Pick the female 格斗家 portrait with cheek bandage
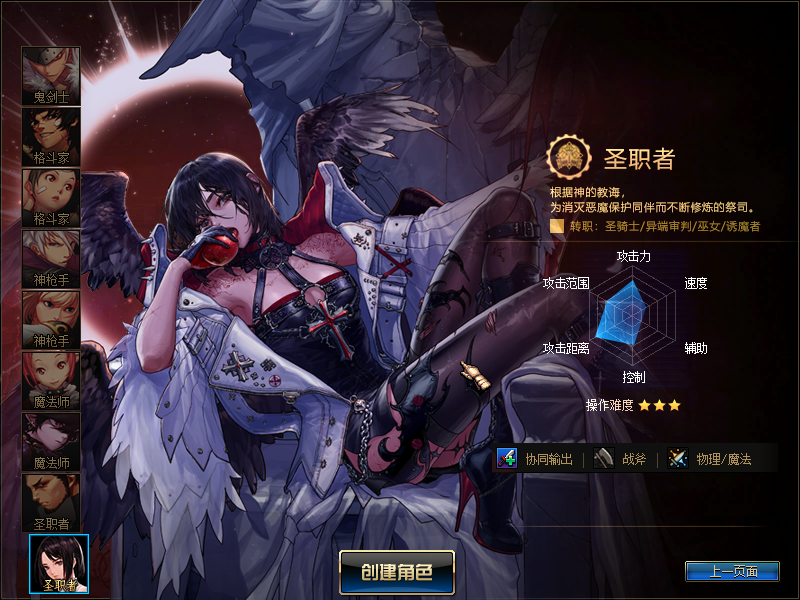Viewport: 800px width, 600px height. [x=51, y=197]
